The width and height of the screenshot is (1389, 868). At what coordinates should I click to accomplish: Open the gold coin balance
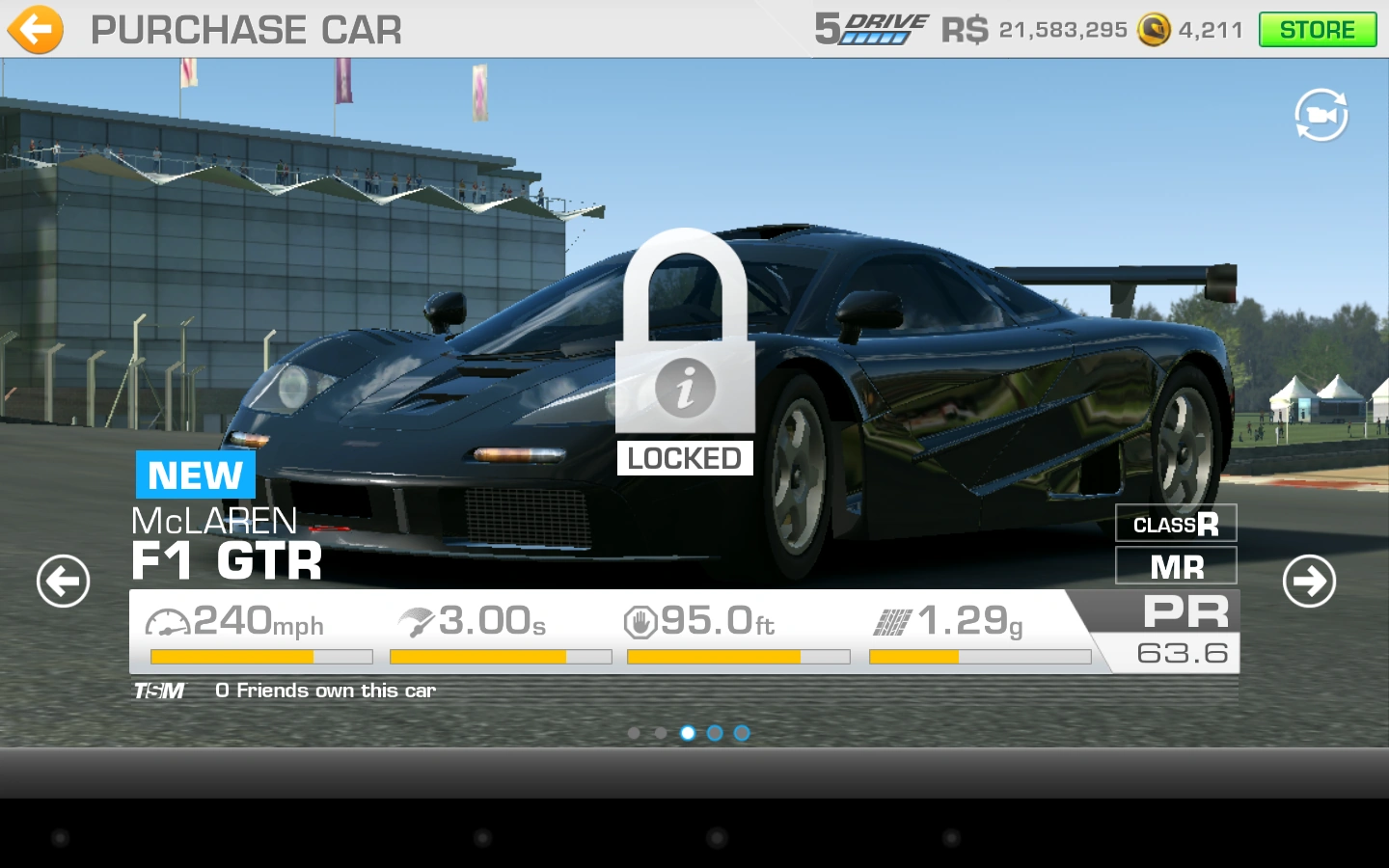tap(1190, 30)
